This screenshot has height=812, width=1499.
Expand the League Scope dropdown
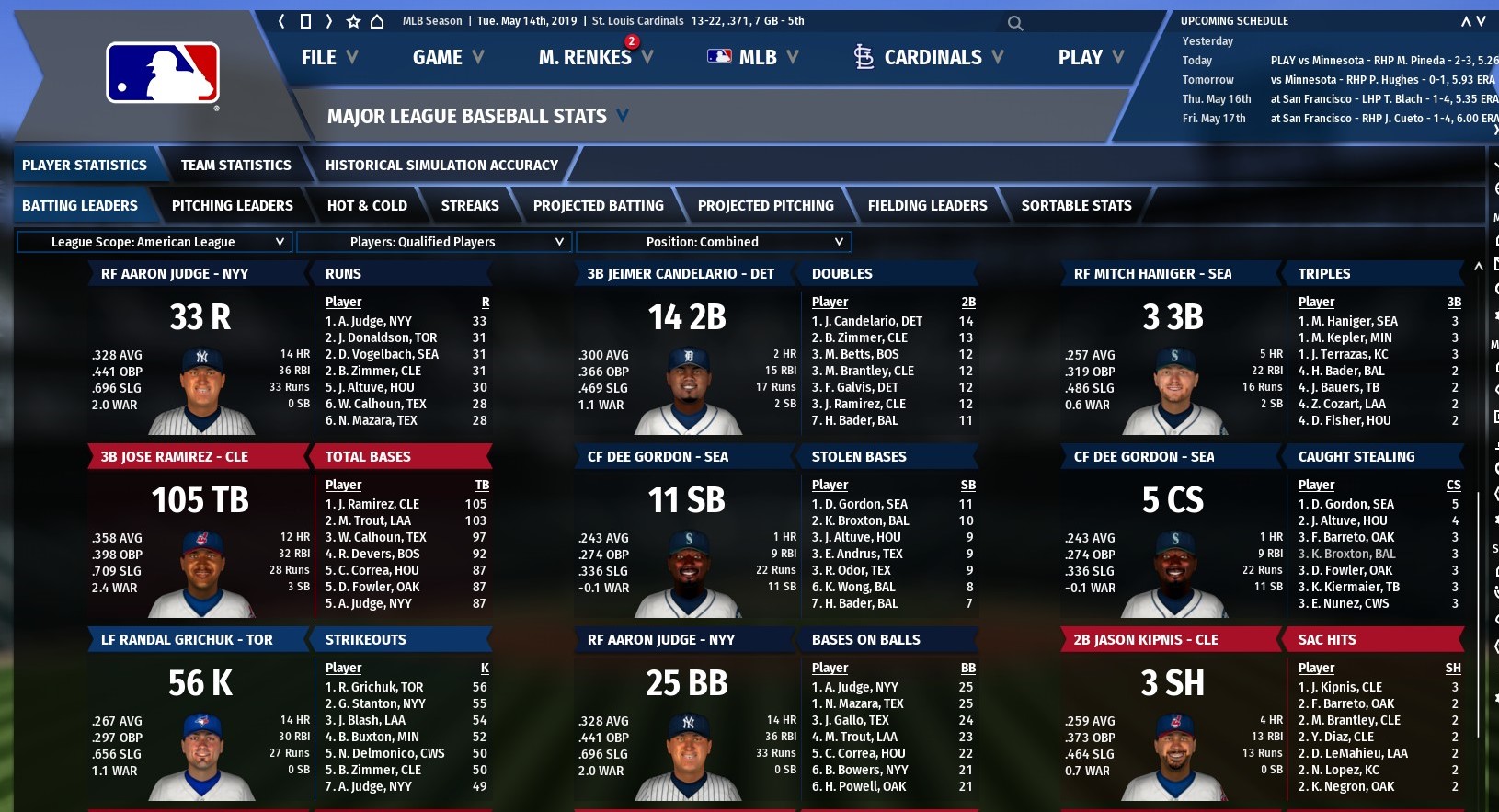[154, 242]
